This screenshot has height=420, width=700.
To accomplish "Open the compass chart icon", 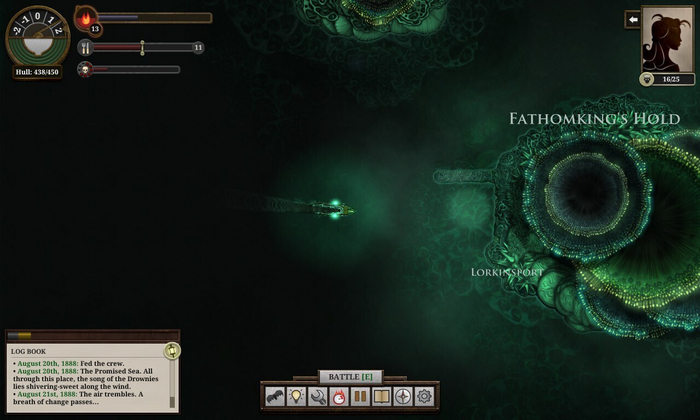I will pos(403,397).
